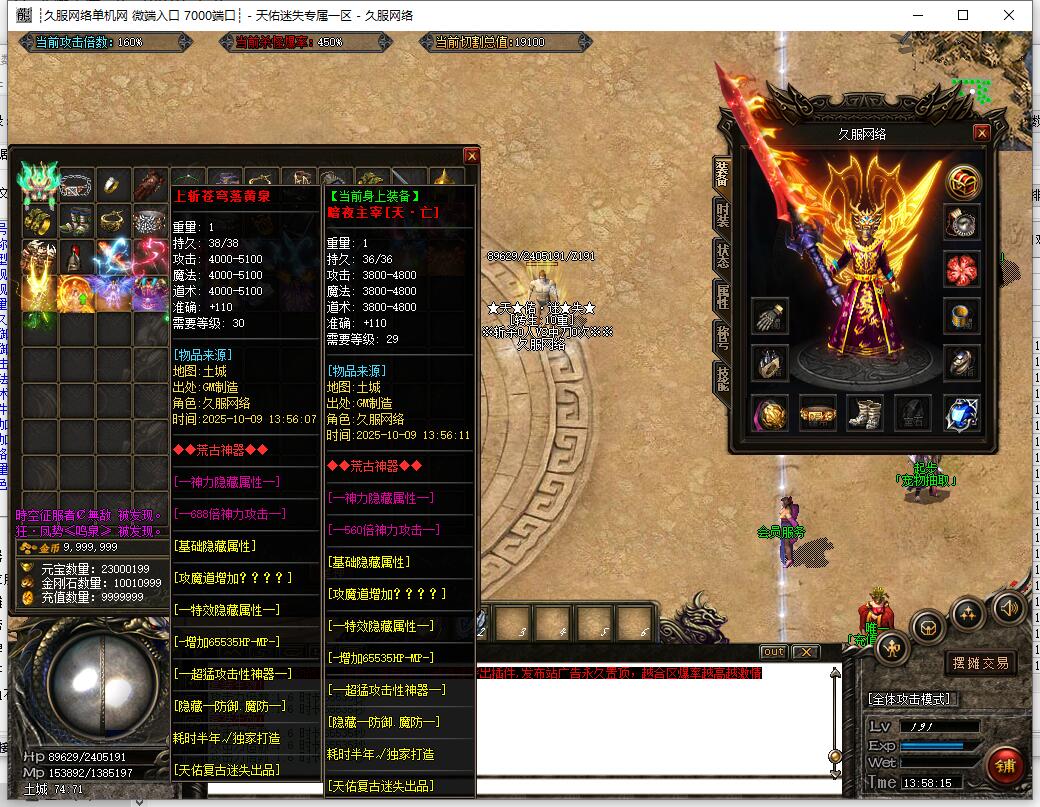Maximize the game window
This screenshot has width=1040, height=807.
tap(963, 15)
